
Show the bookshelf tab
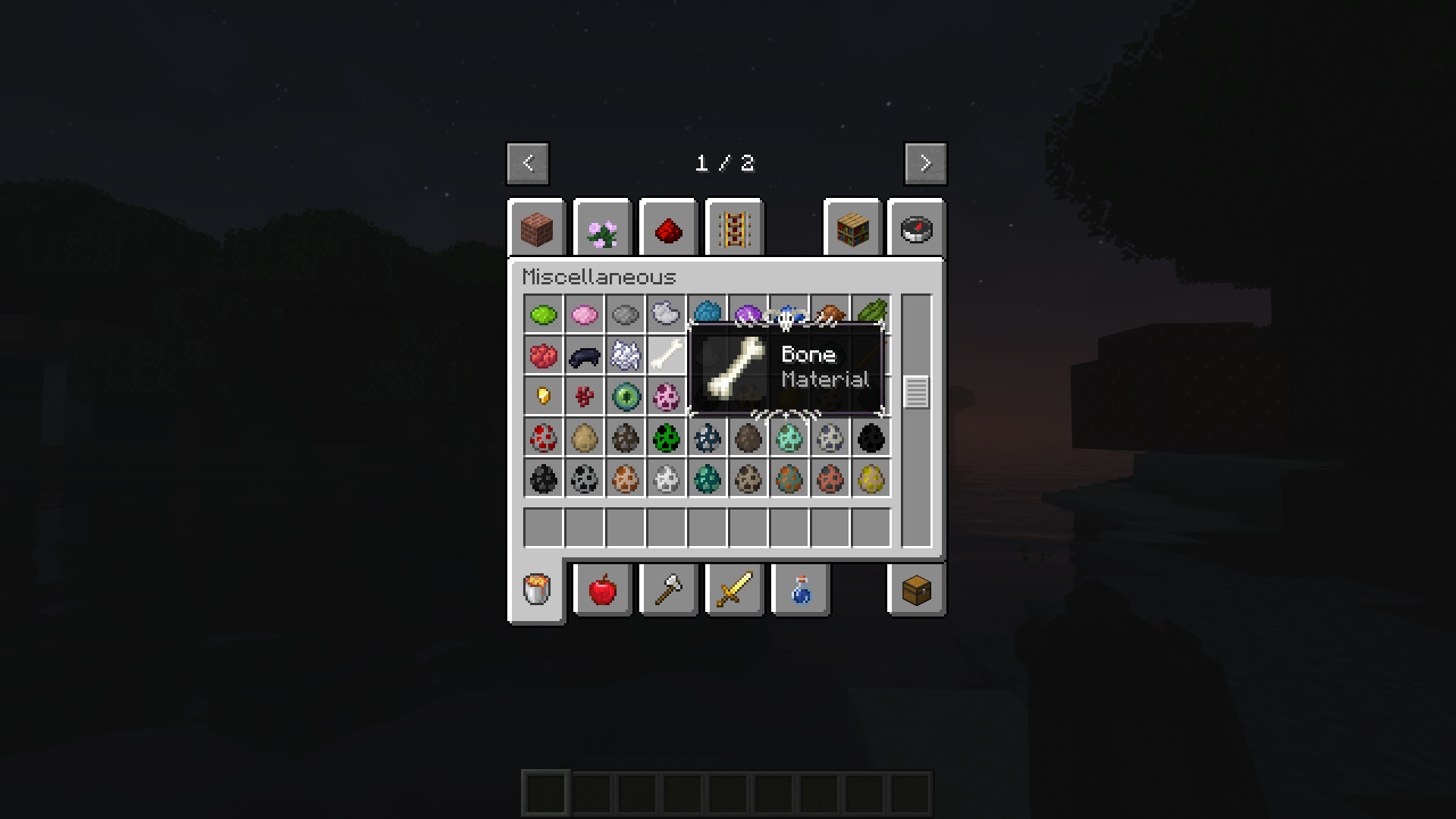tap(852, 229)
